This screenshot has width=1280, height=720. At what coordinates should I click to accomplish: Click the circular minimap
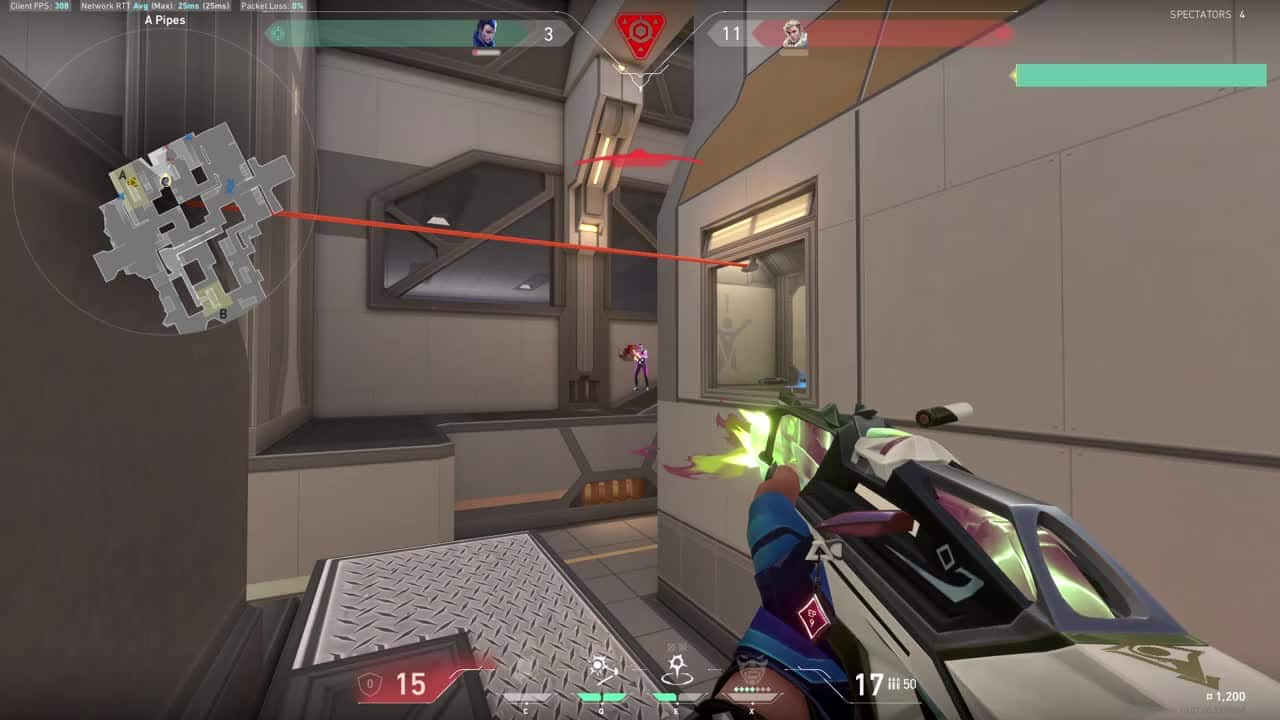(x=165, y=182)
